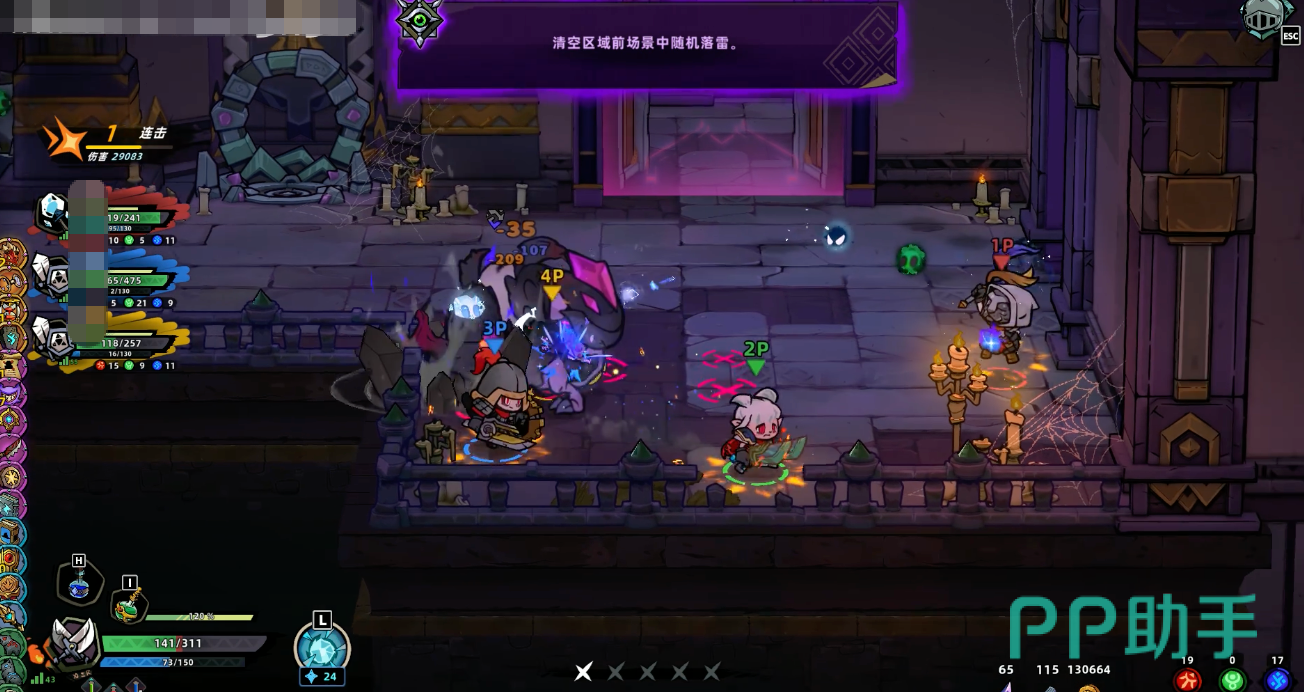Select the ice hammer teammate portrait
Screen dimensions: 1304x692
point(52,212)
